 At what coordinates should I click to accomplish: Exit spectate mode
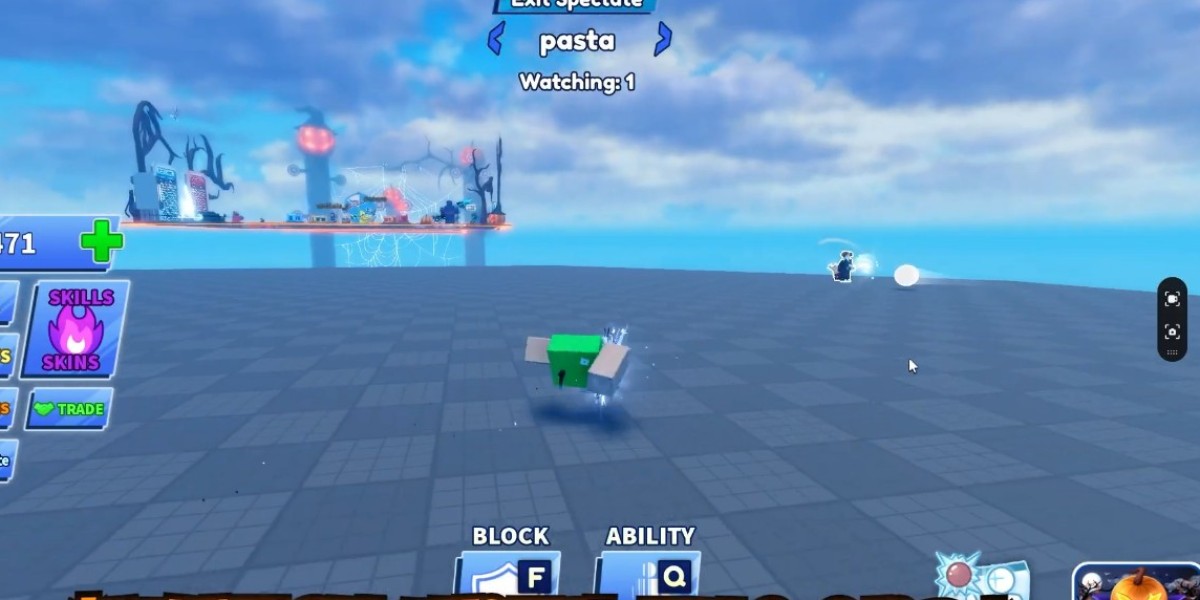pos(576,5)
